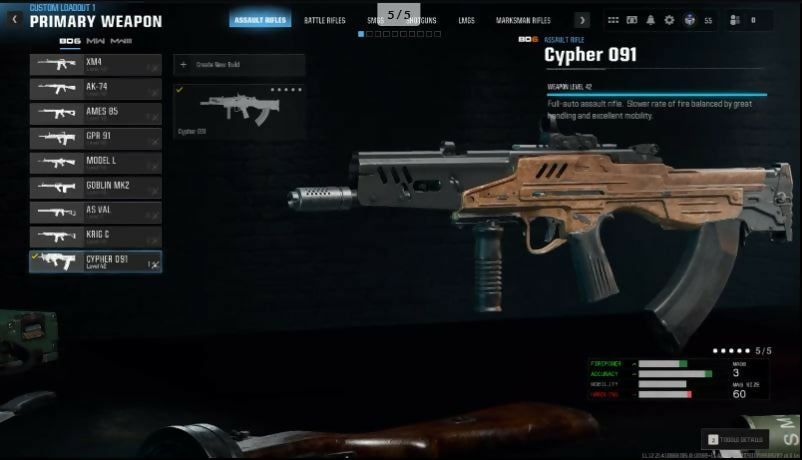Switch to the MWIII weapons filter
The height and width of the screenshot is (460, 802).
(x=122, y=41)
